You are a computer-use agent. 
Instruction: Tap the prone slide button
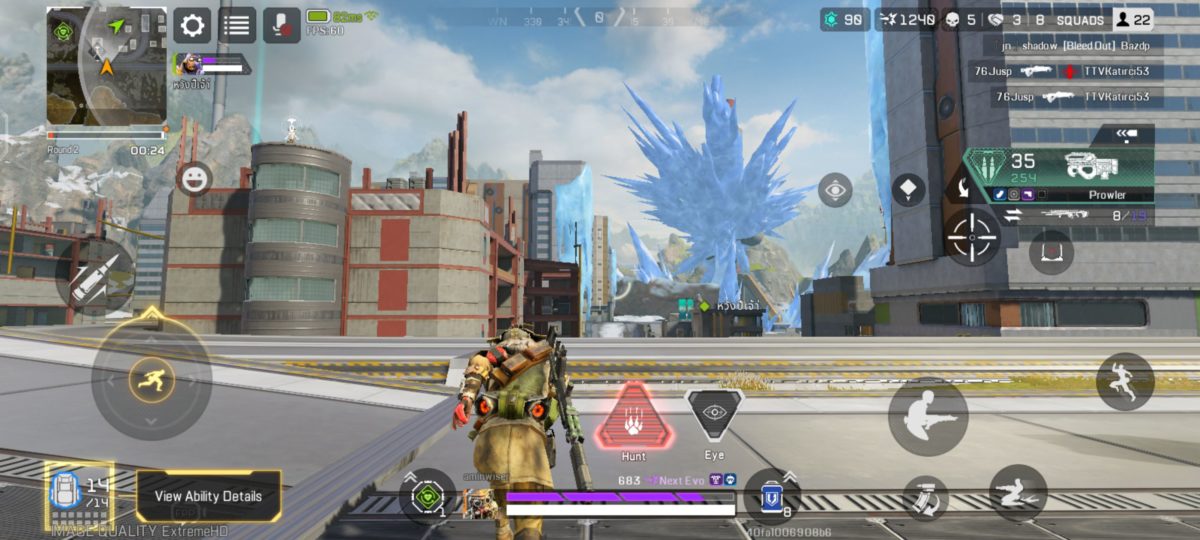(1017, 492)
